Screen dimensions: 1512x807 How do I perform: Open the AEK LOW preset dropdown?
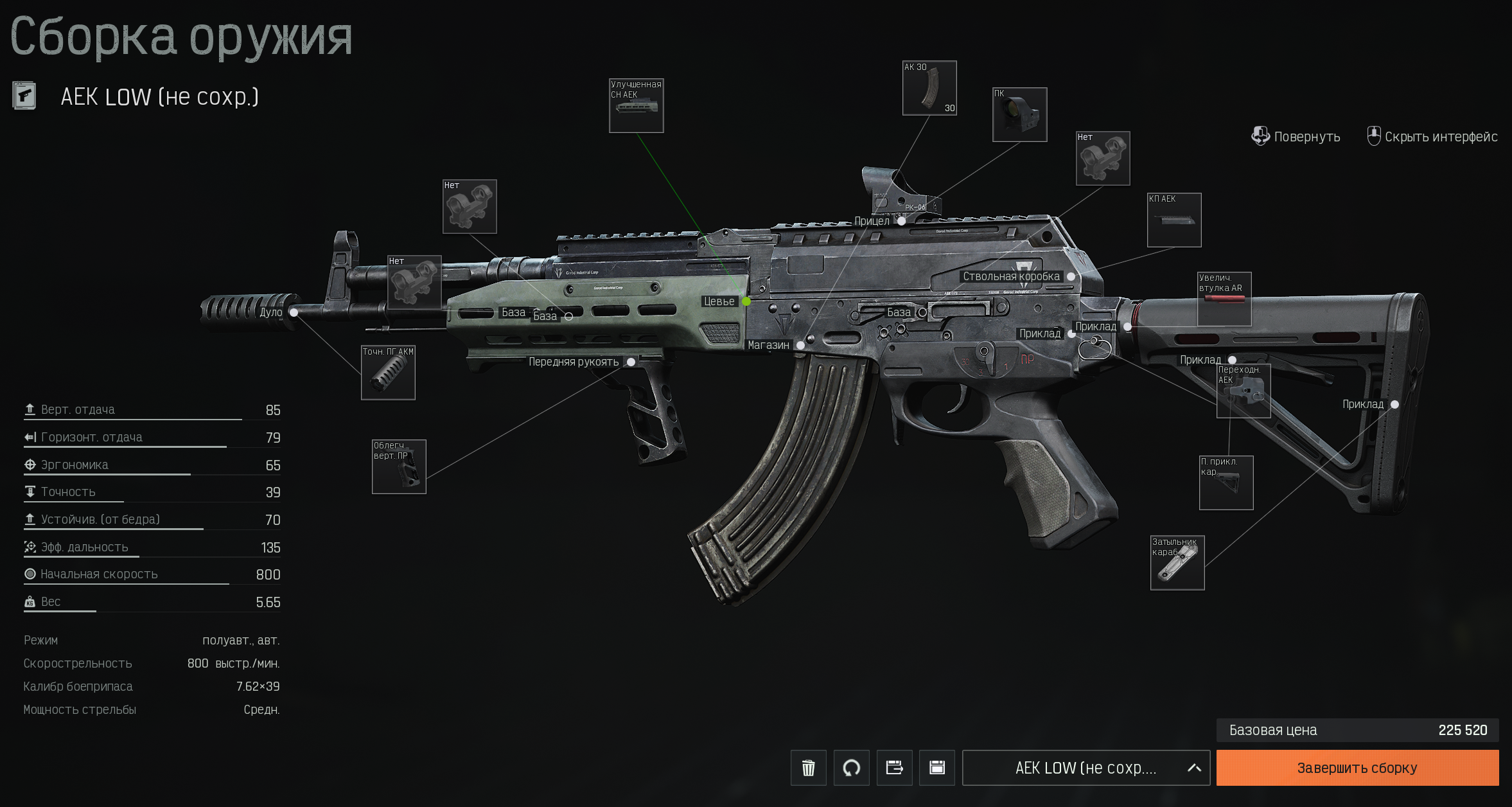pyautogui.click(x=1086, y=768)
